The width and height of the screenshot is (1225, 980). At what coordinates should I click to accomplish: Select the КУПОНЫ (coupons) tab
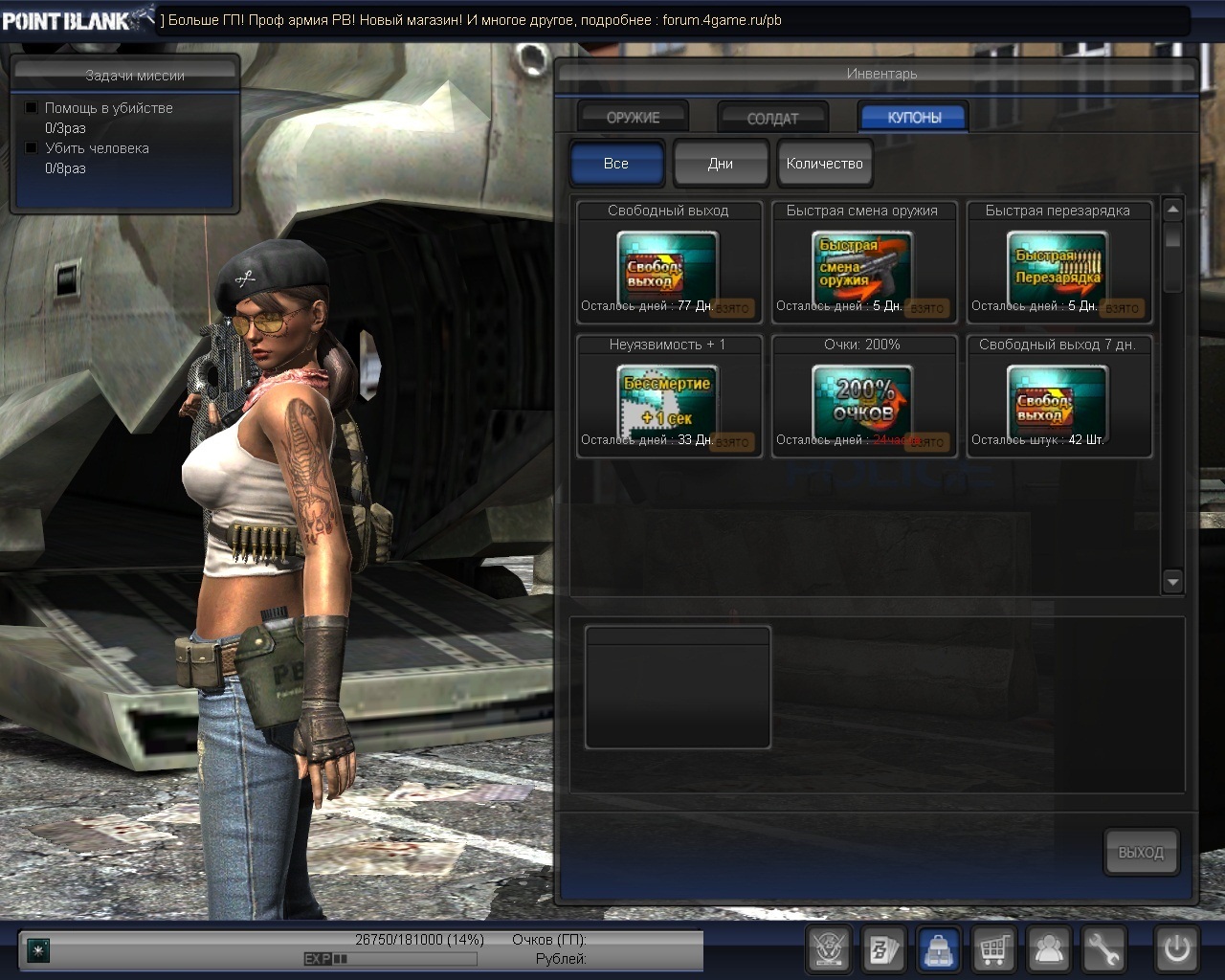[x=914, y=117]
